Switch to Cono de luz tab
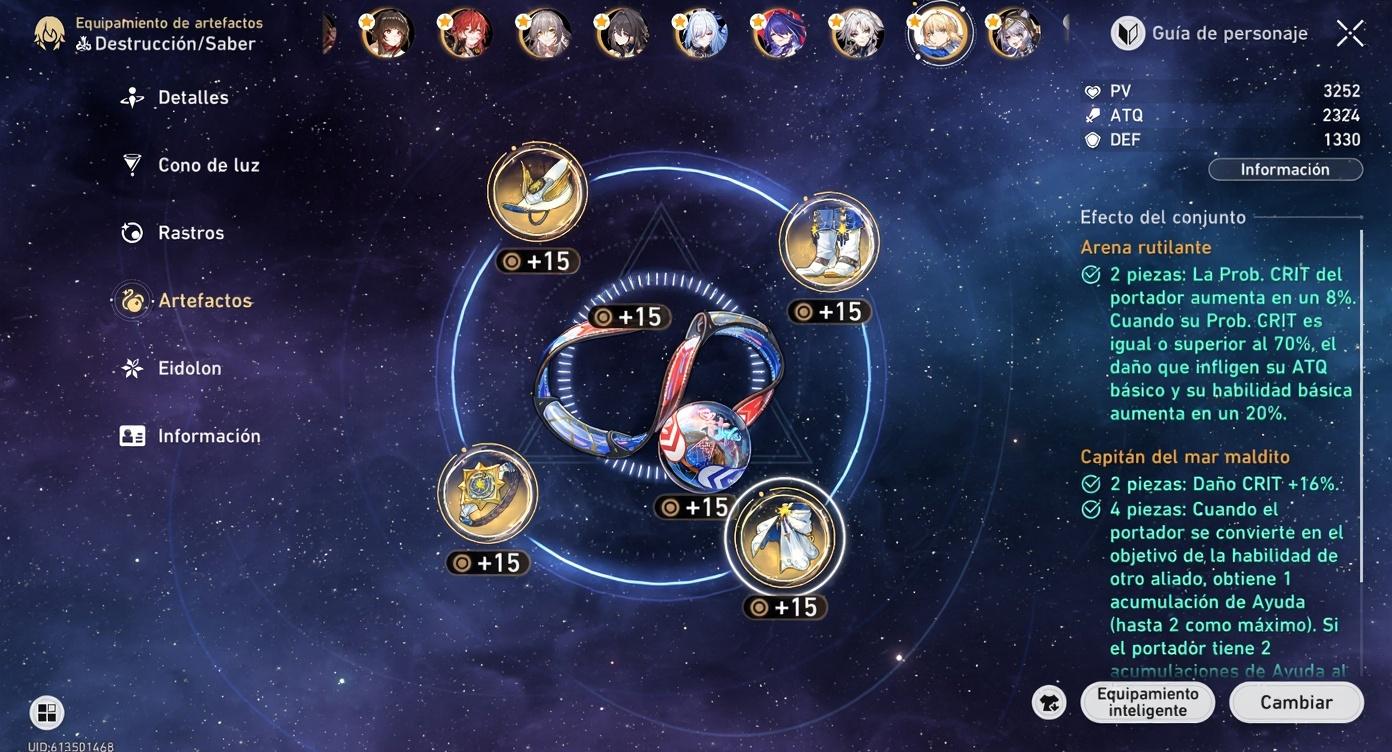The height and width of the screenshot is (752, 1392). (x=207, y=165)
